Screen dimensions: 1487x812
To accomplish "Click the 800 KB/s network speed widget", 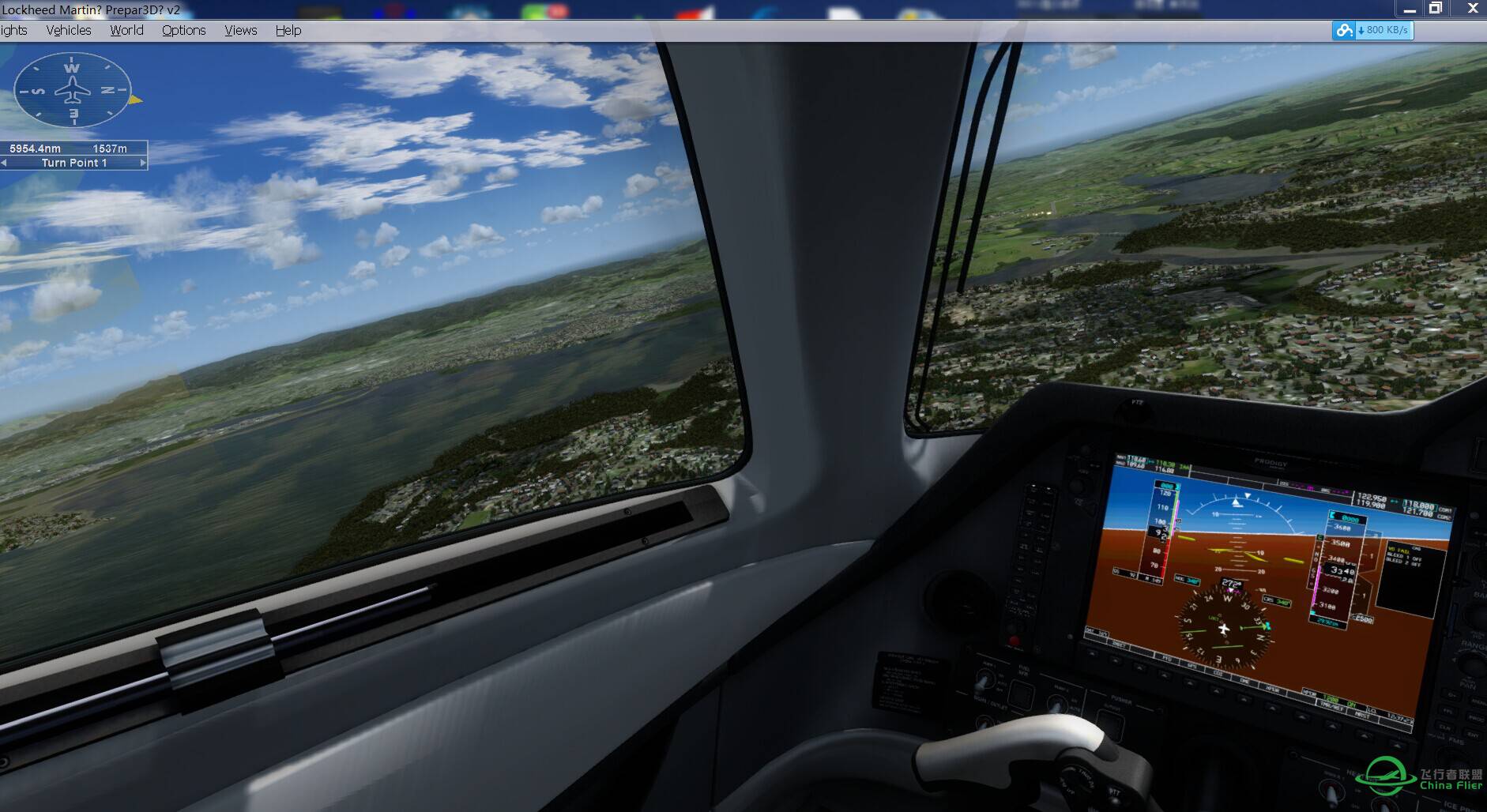I will 1372,30.
